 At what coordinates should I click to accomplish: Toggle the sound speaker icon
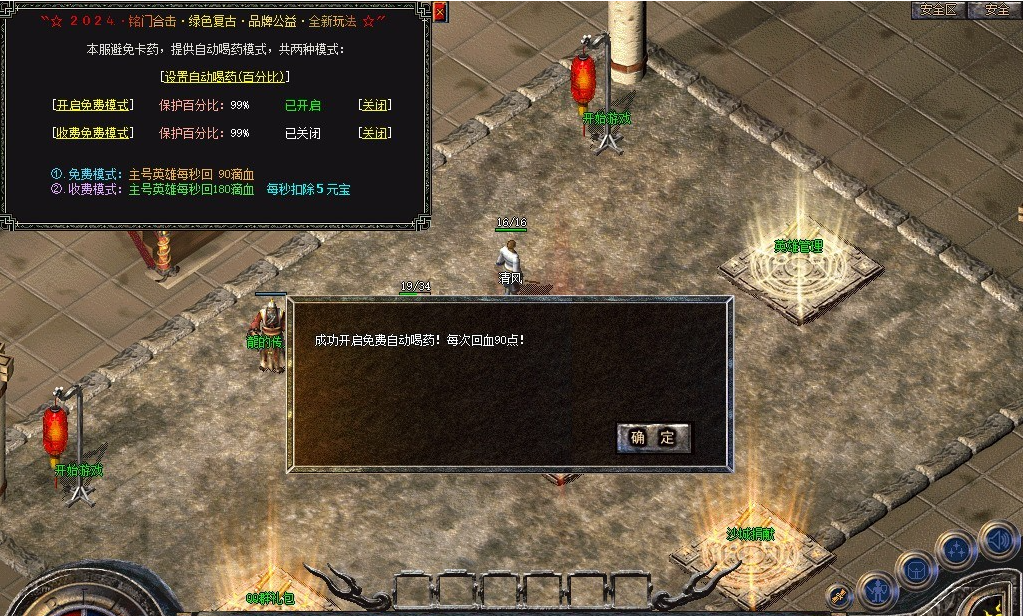997,539
